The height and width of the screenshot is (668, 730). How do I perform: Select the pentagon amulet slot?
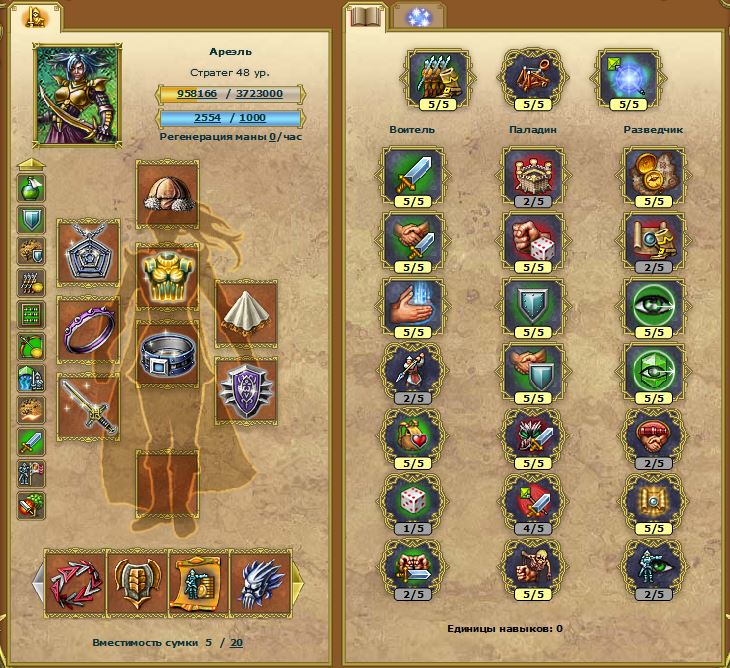[x=88, y=254]
